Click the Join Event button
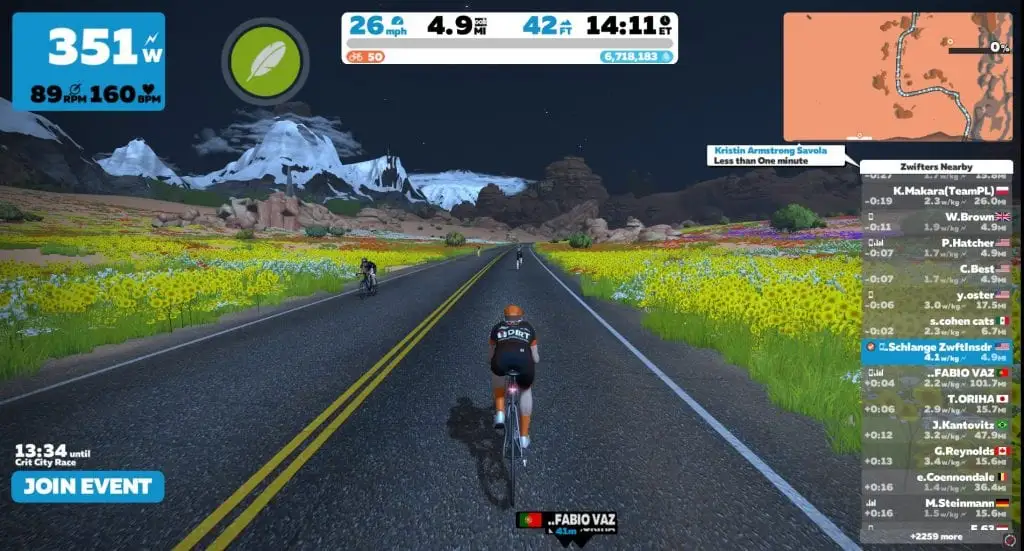The height and width of the screenshot is (551, 1024). (88, 487)
